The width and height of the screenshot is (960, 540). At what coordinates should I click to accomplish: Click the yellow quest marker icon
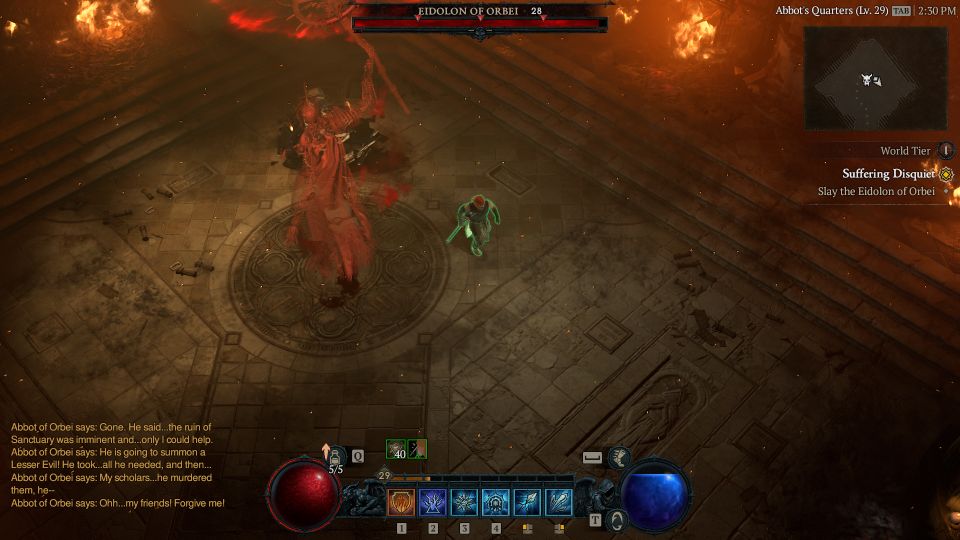click(x=946, y=174)
